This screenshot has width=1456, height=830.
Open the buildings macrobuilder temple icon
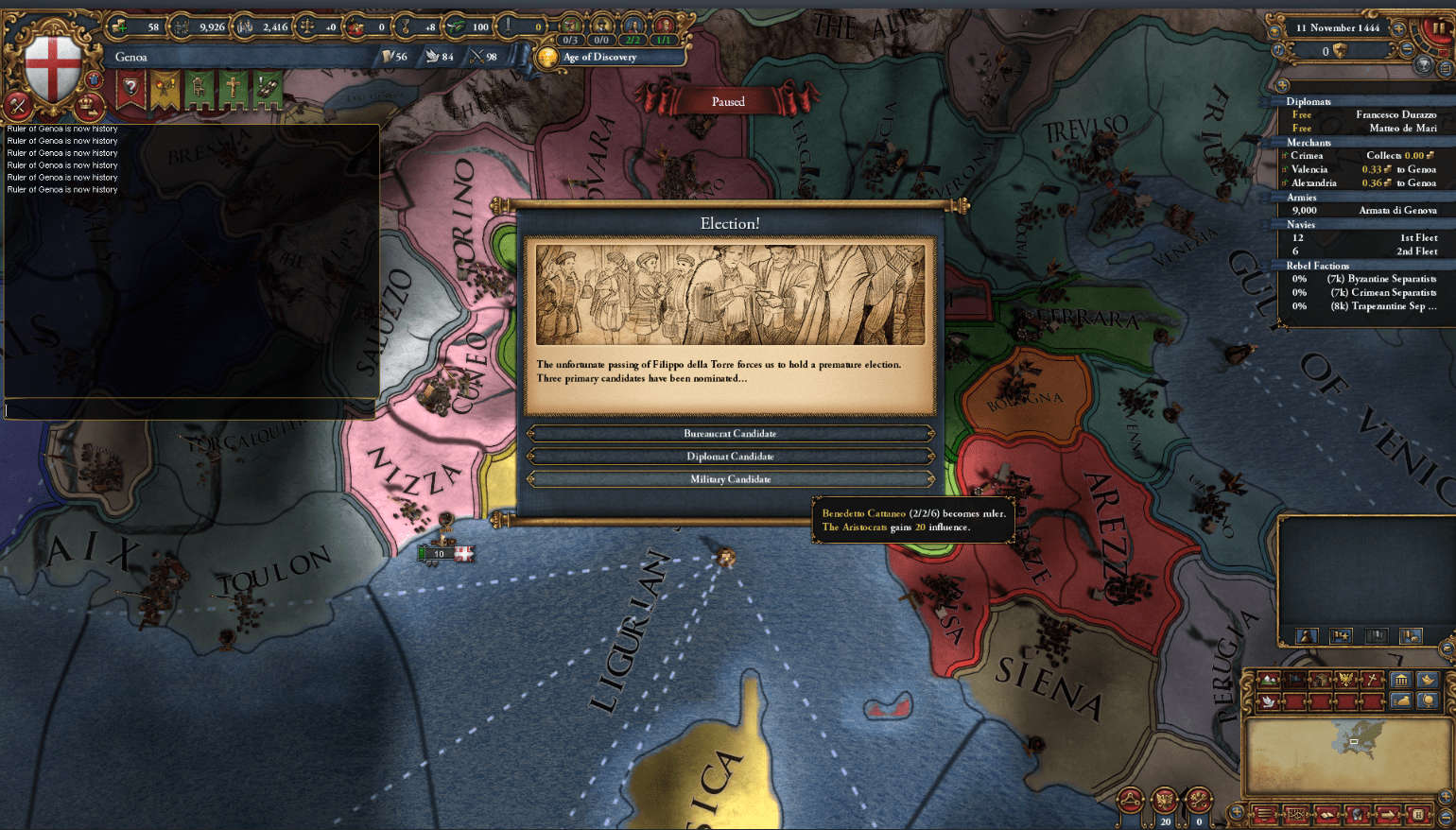coord(1401,681)
